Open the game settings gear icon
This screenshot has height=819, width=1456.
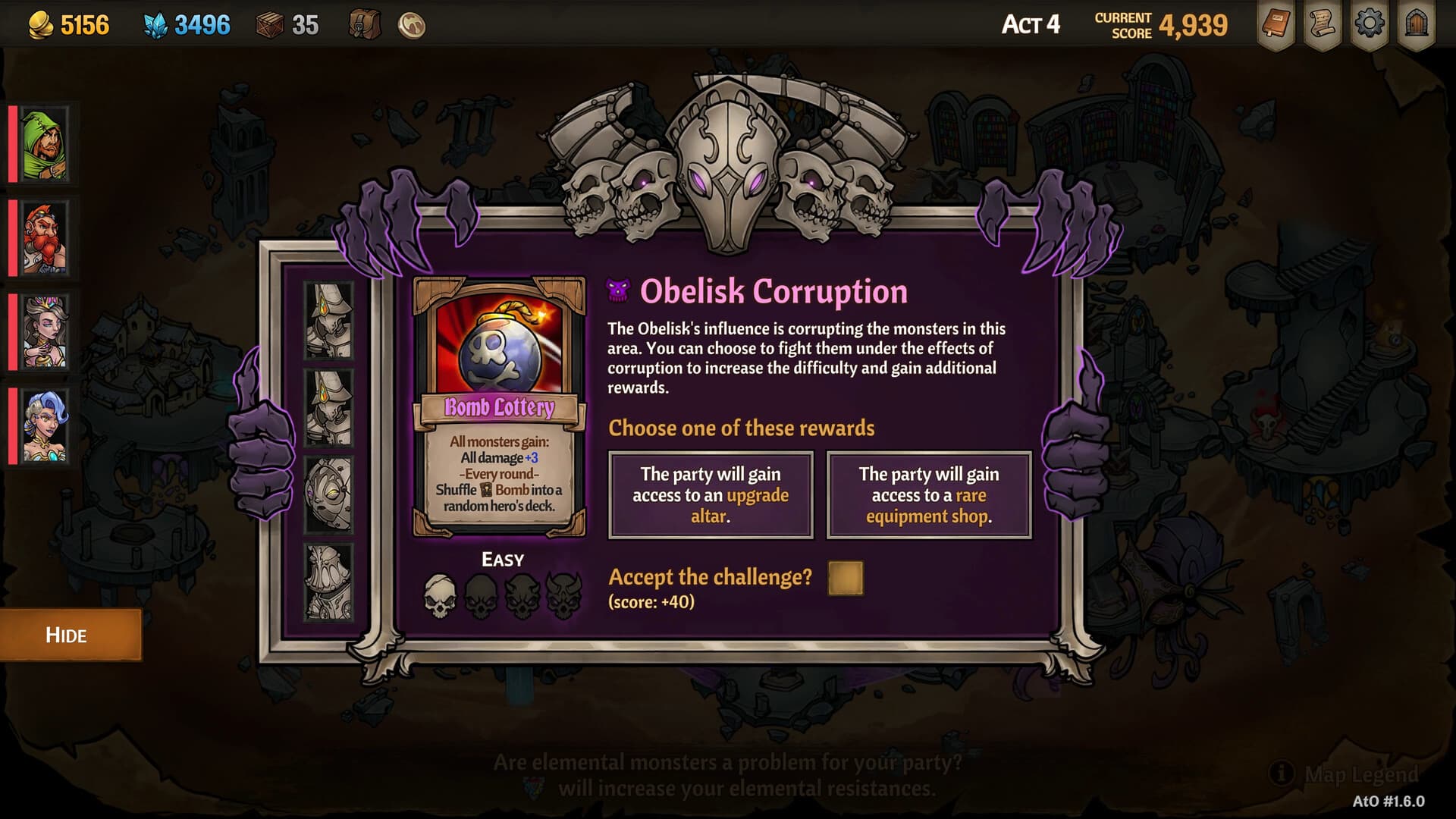click(1371, 24)
